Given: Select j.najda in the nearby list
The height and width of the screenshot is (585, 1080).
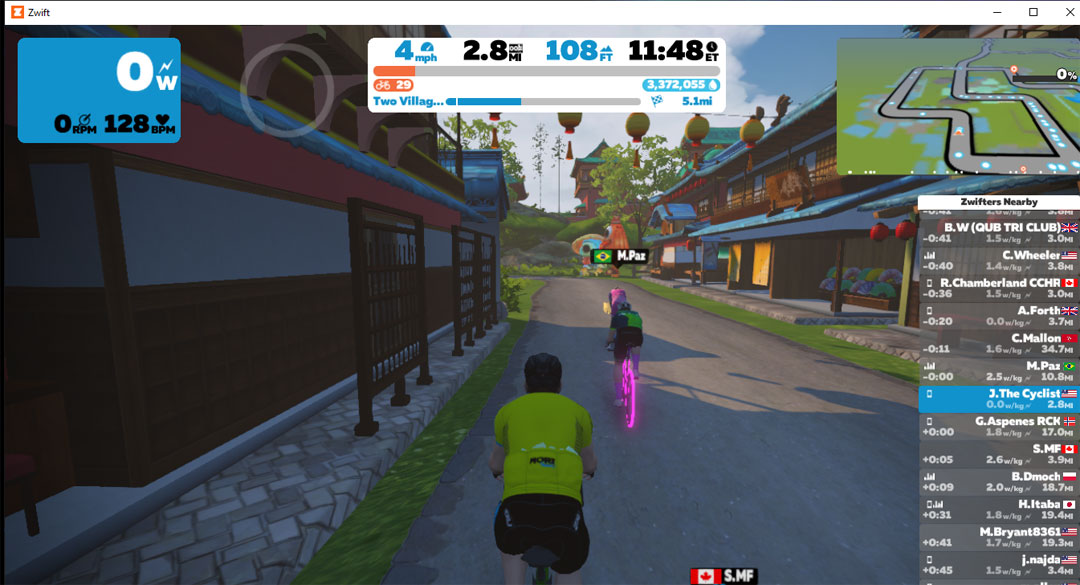Looking at the screenshot, I should pos(998,565).
